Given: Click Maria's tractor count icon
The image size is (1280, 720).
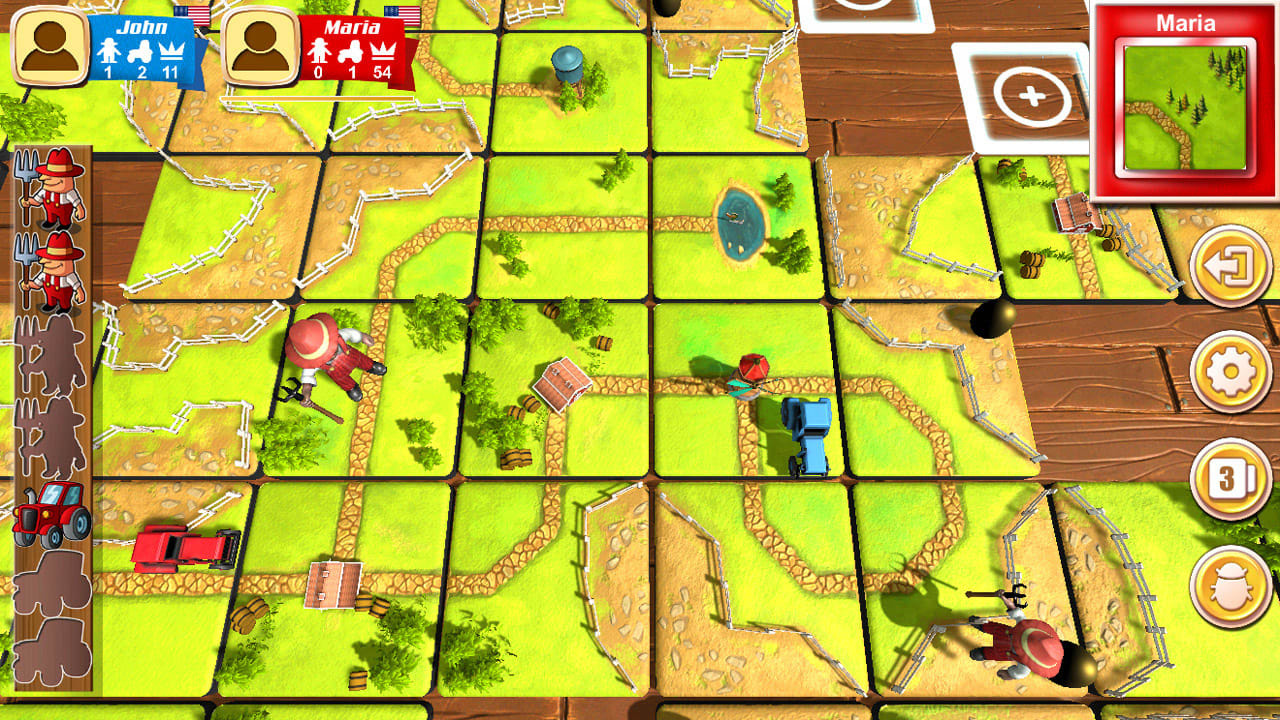Looking at the screenshot, I should click(x=350, y=53).
